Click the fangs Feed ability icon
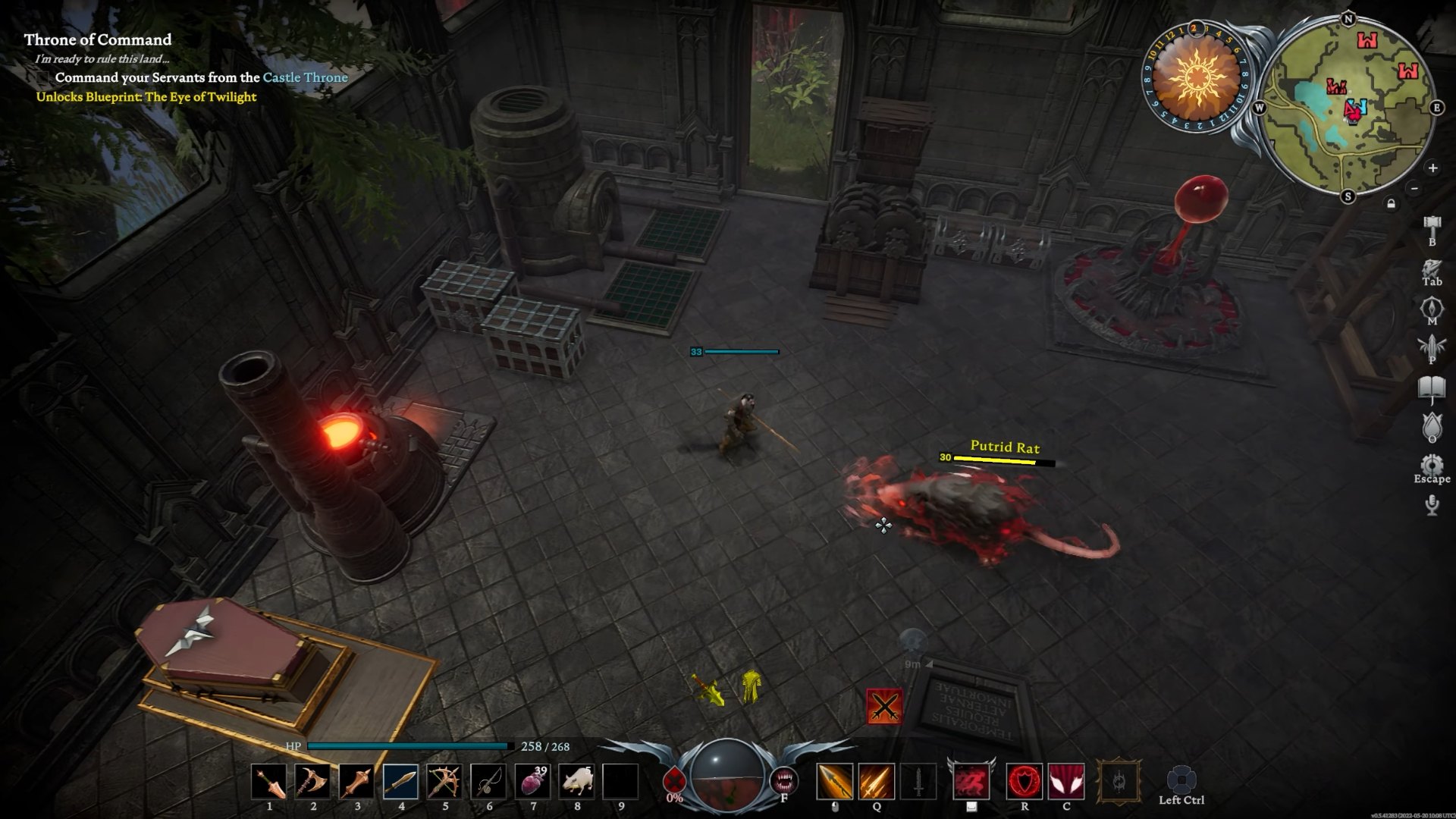This screenshot has width=1456, height=819. point(783,781)
